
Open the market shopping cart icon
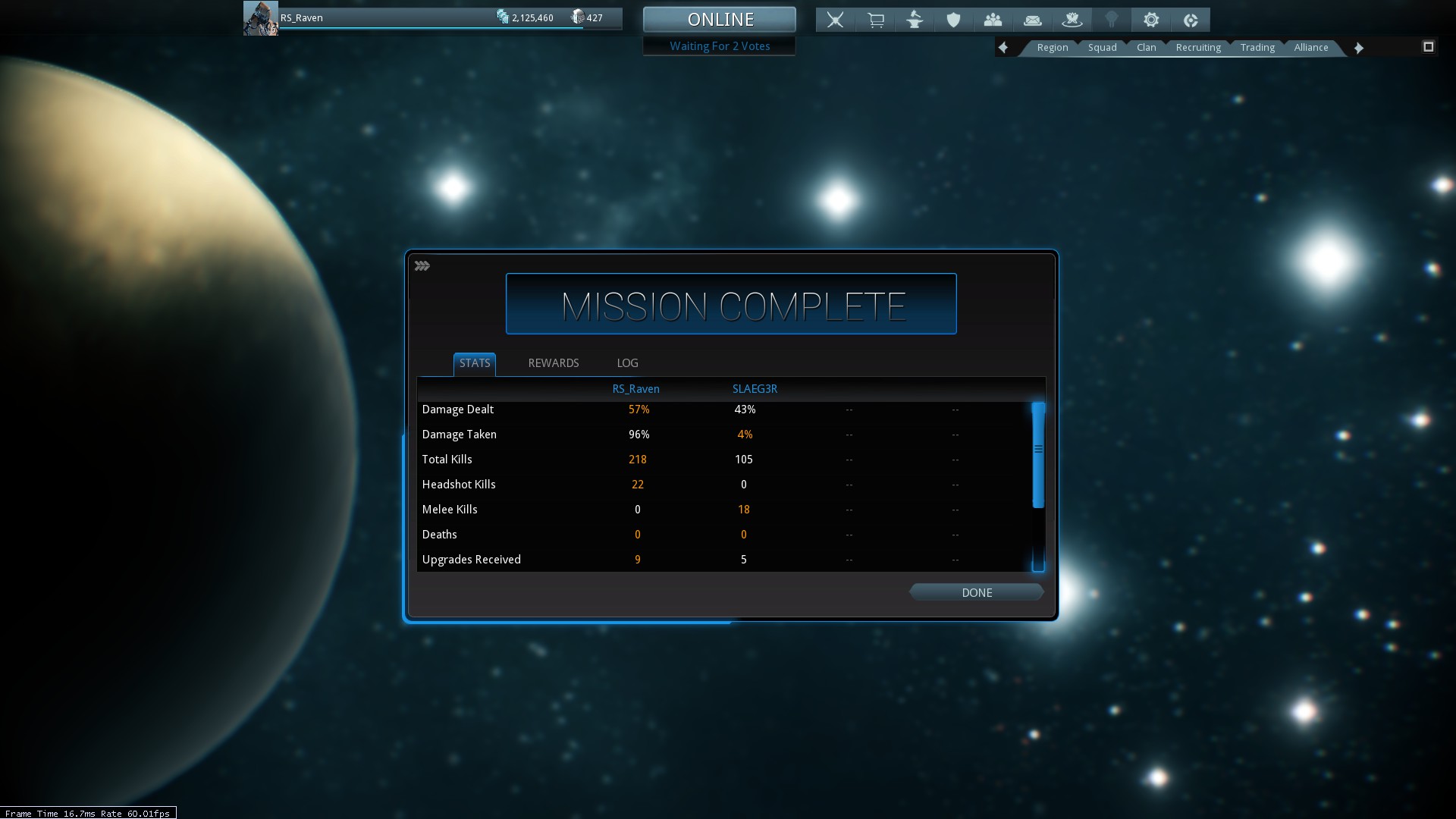[875, 20]
